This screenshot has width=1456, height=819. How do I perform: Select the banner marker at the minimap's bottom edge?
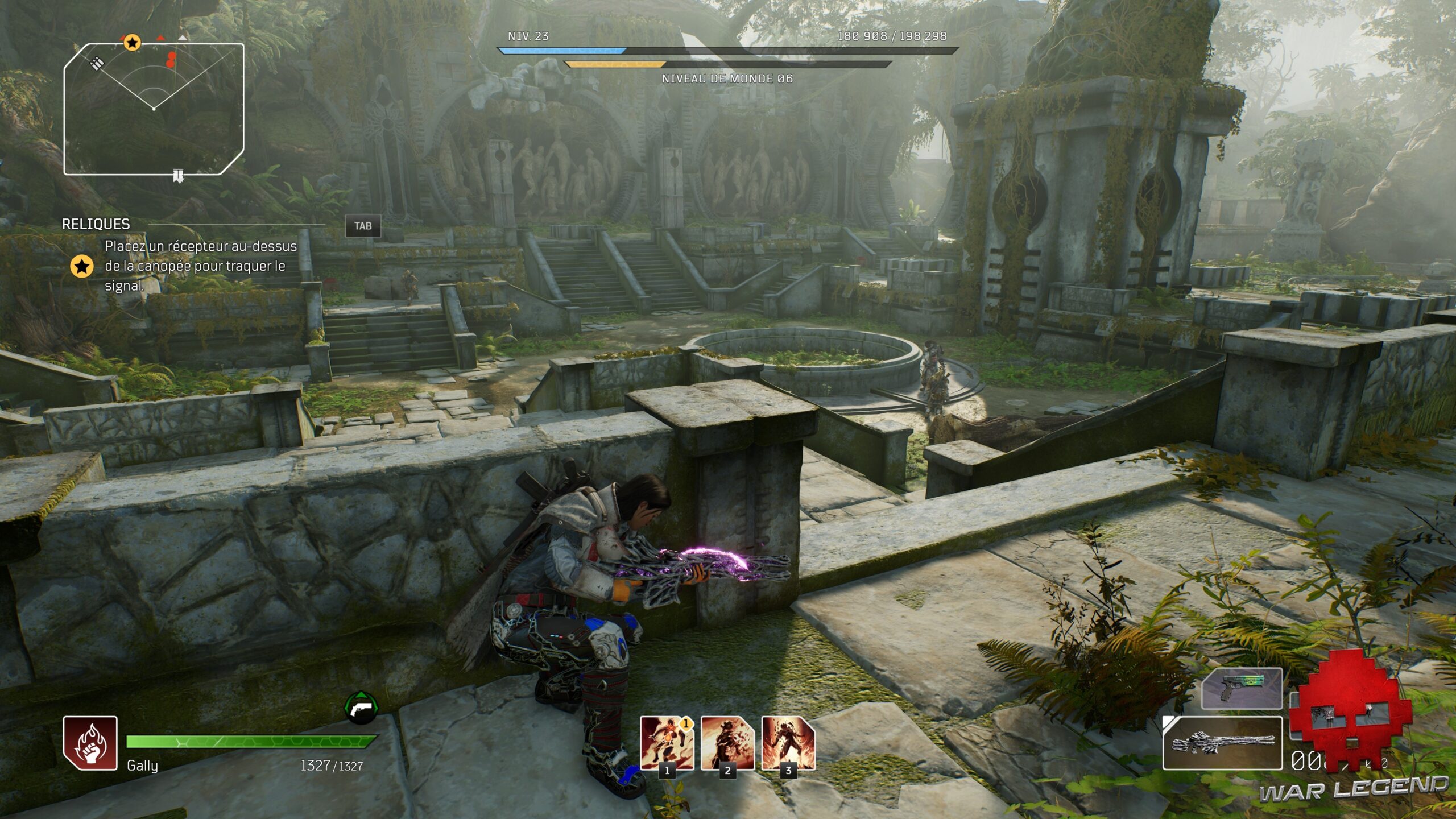(179, 176)
